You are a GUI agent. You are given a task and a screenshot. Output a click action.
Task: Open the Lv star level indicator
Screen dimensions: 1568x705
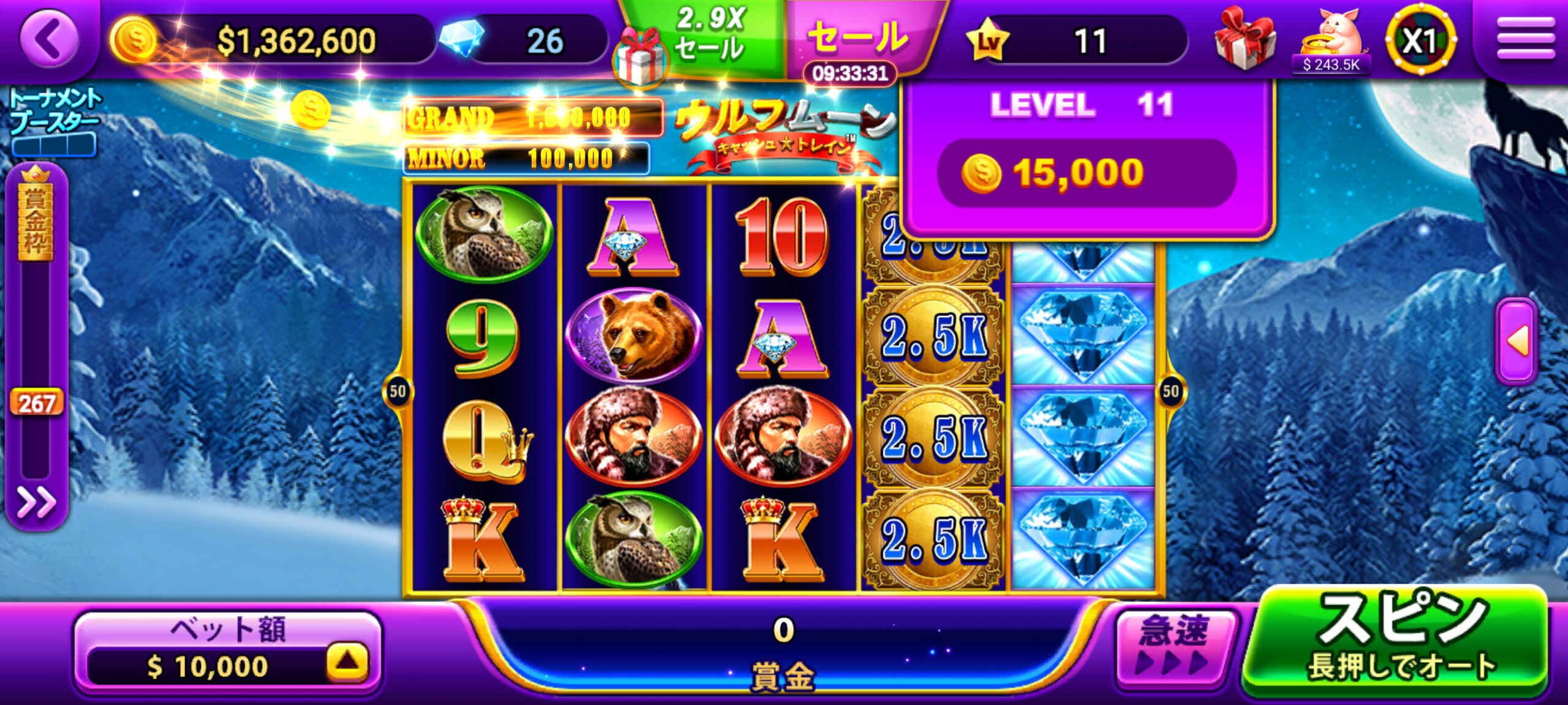pyautogui.click(x=988, y=40)
